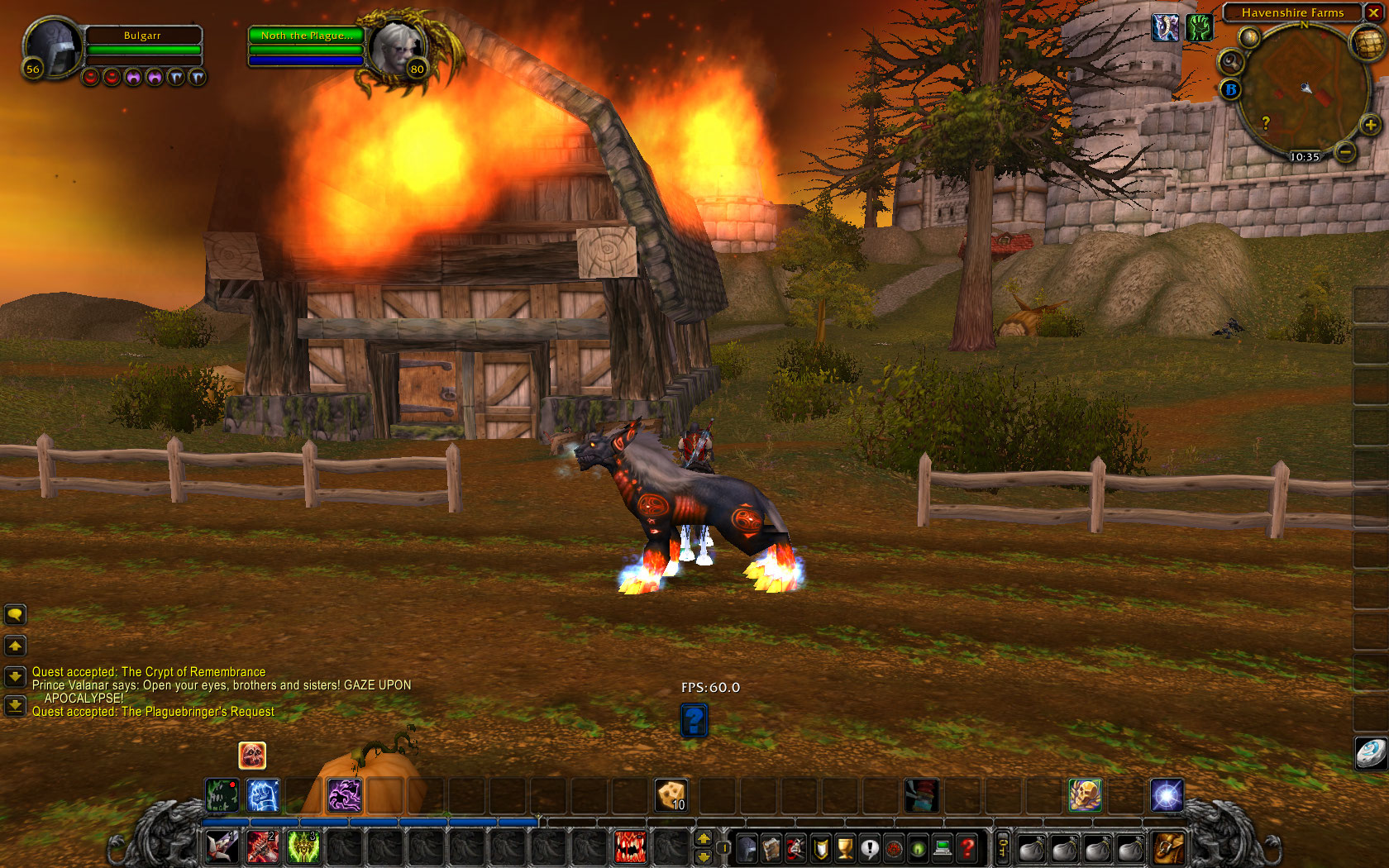Zoom out the minimap

click(1345, 152)
